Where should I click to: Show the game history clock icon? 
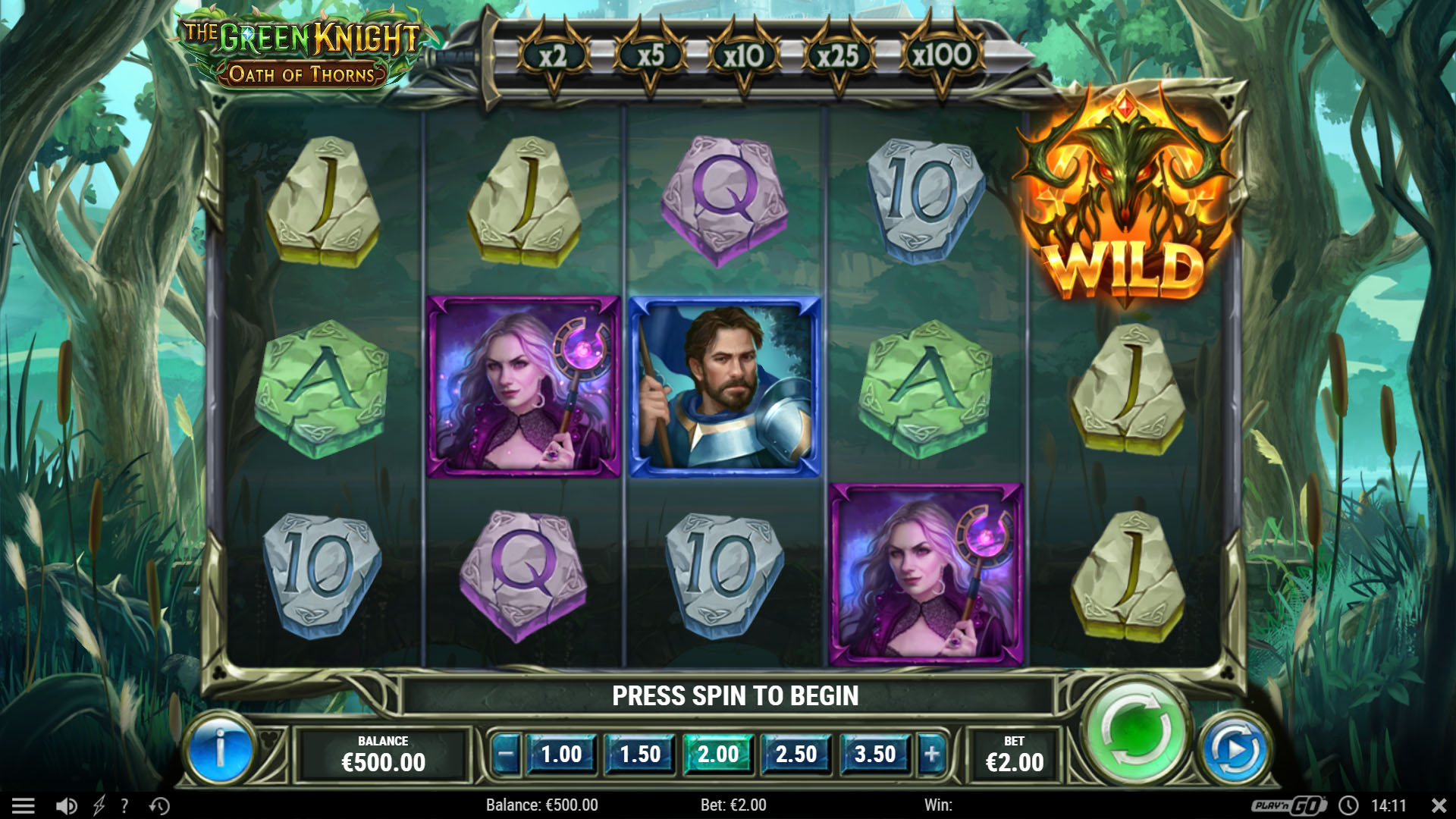point(159,805)
